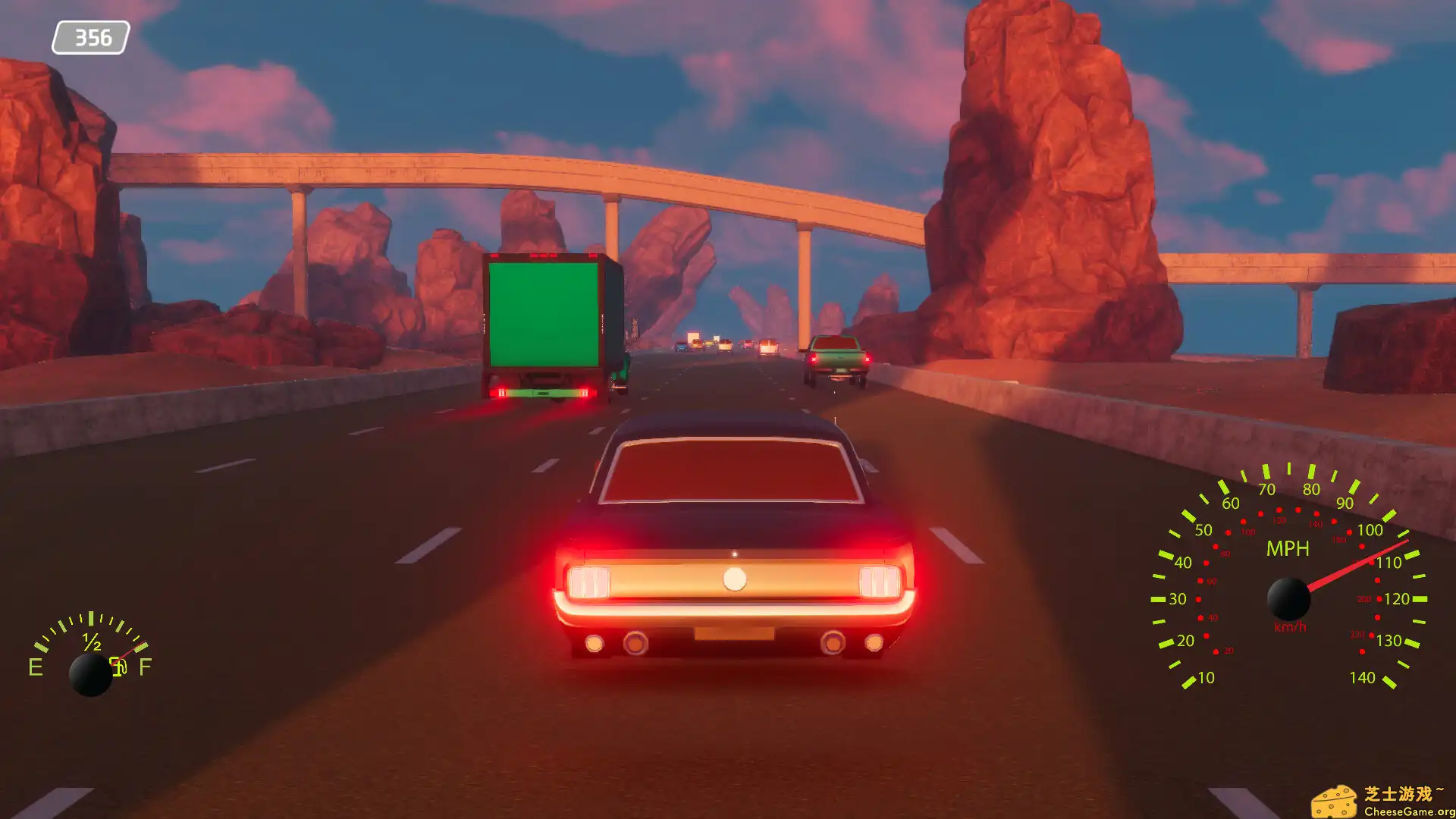Click the ½ marking on the fuel gauge
Viewport: 1456px width, 819px height.
(x=93, y=643)
